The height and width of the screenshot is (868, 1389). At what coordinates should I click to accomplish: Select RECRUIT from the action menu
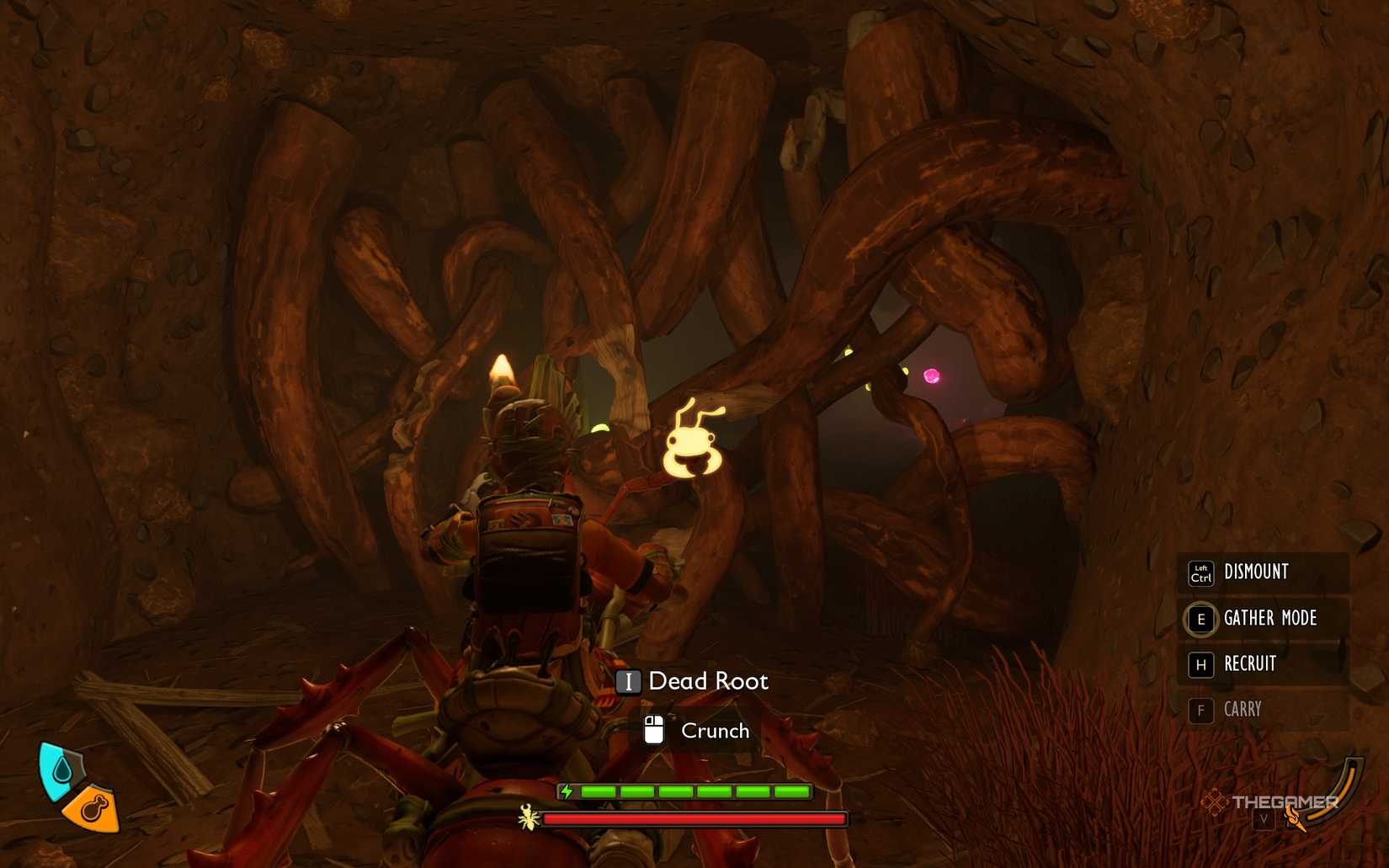point(1249,664)
